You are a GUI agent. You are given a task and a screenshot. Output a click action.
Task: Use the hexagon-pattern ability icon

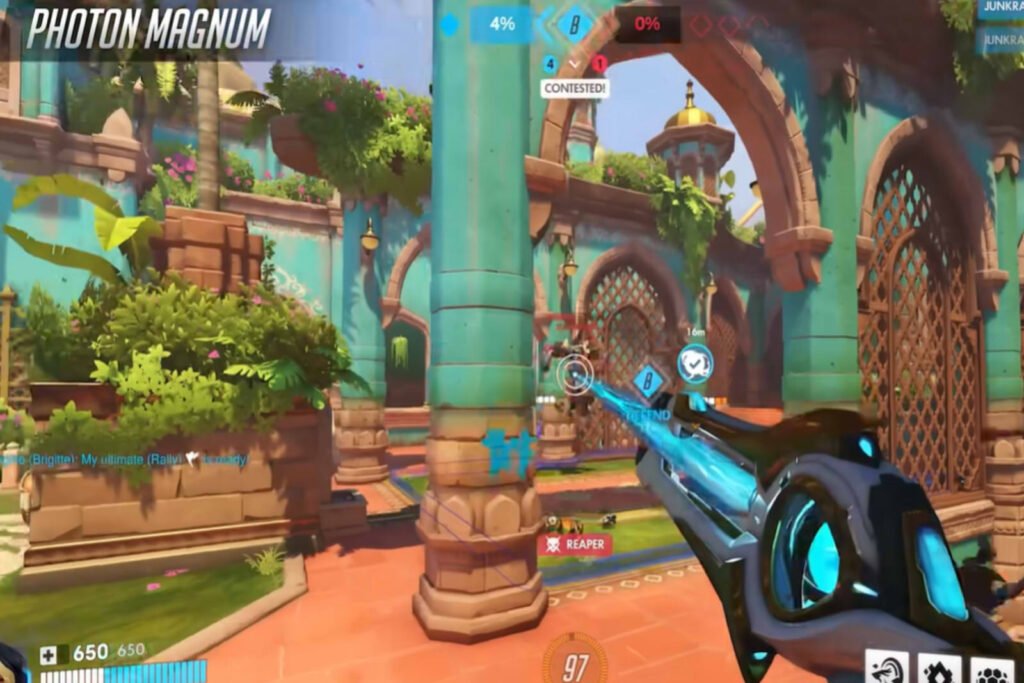[992, 668]
